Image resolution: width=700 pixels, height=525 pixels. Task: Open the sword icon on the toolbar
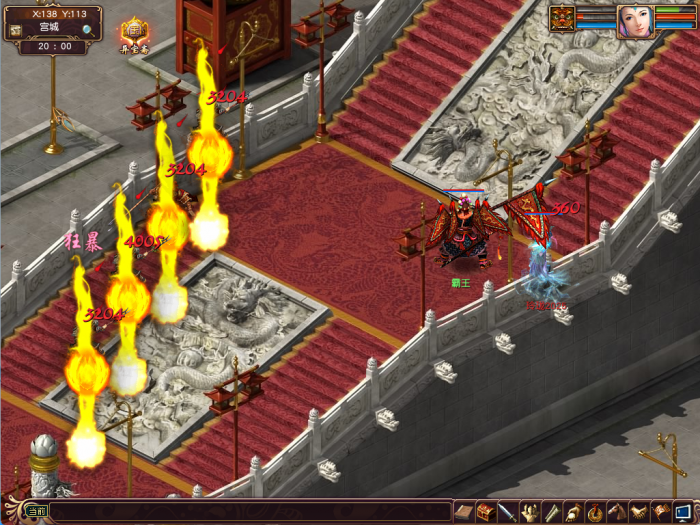508,512
